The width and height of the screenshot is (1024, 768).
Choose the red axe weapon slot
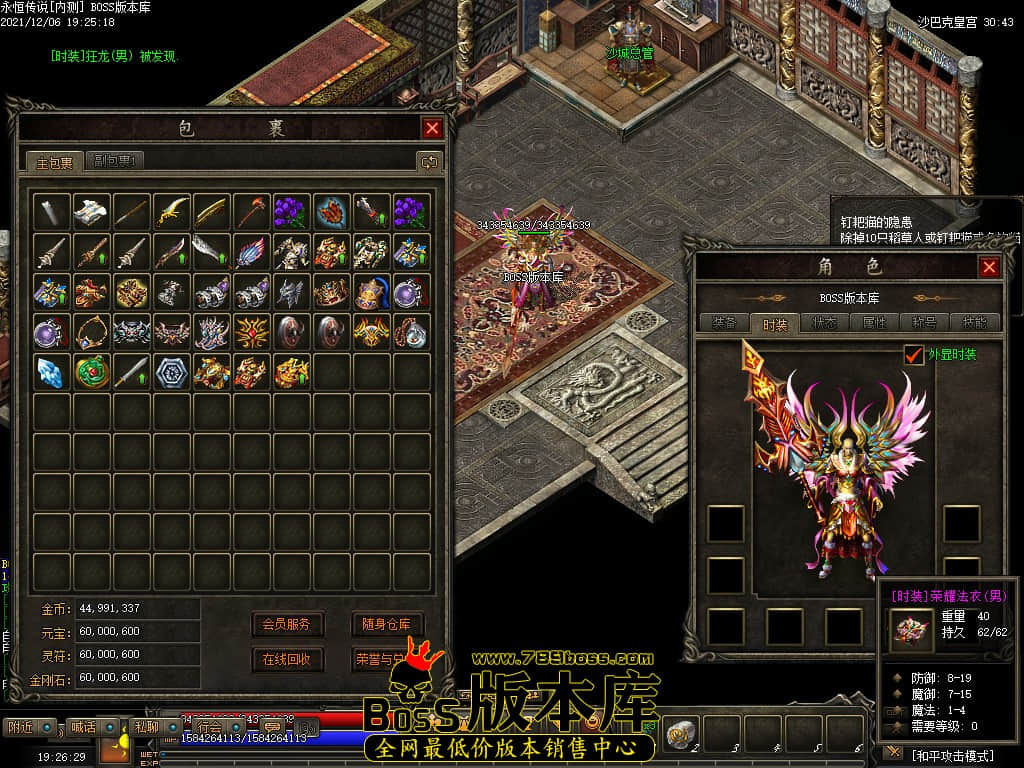tap(252, 211)
